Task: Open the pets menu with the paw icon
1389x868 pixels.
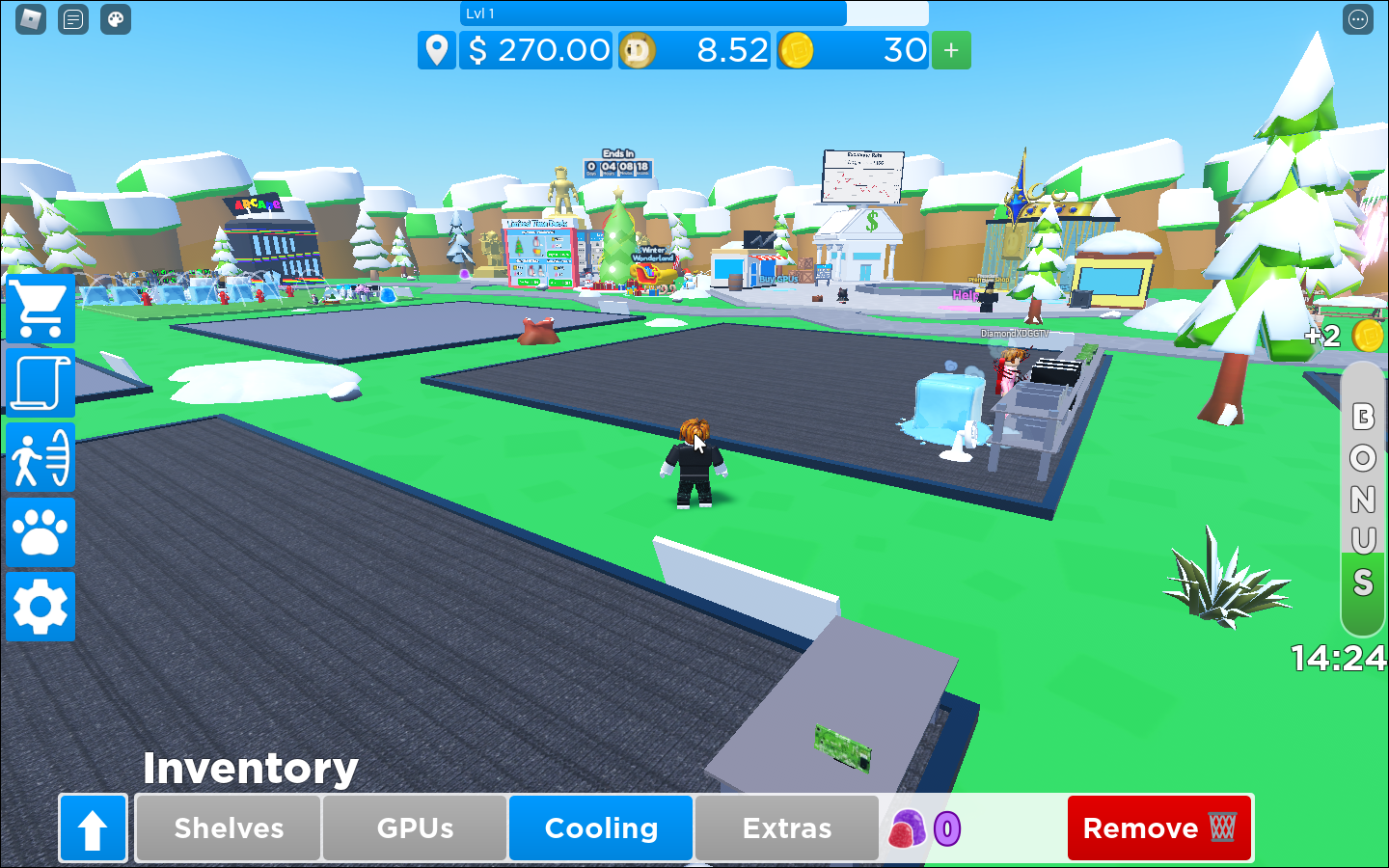Action: click(40, 531)
